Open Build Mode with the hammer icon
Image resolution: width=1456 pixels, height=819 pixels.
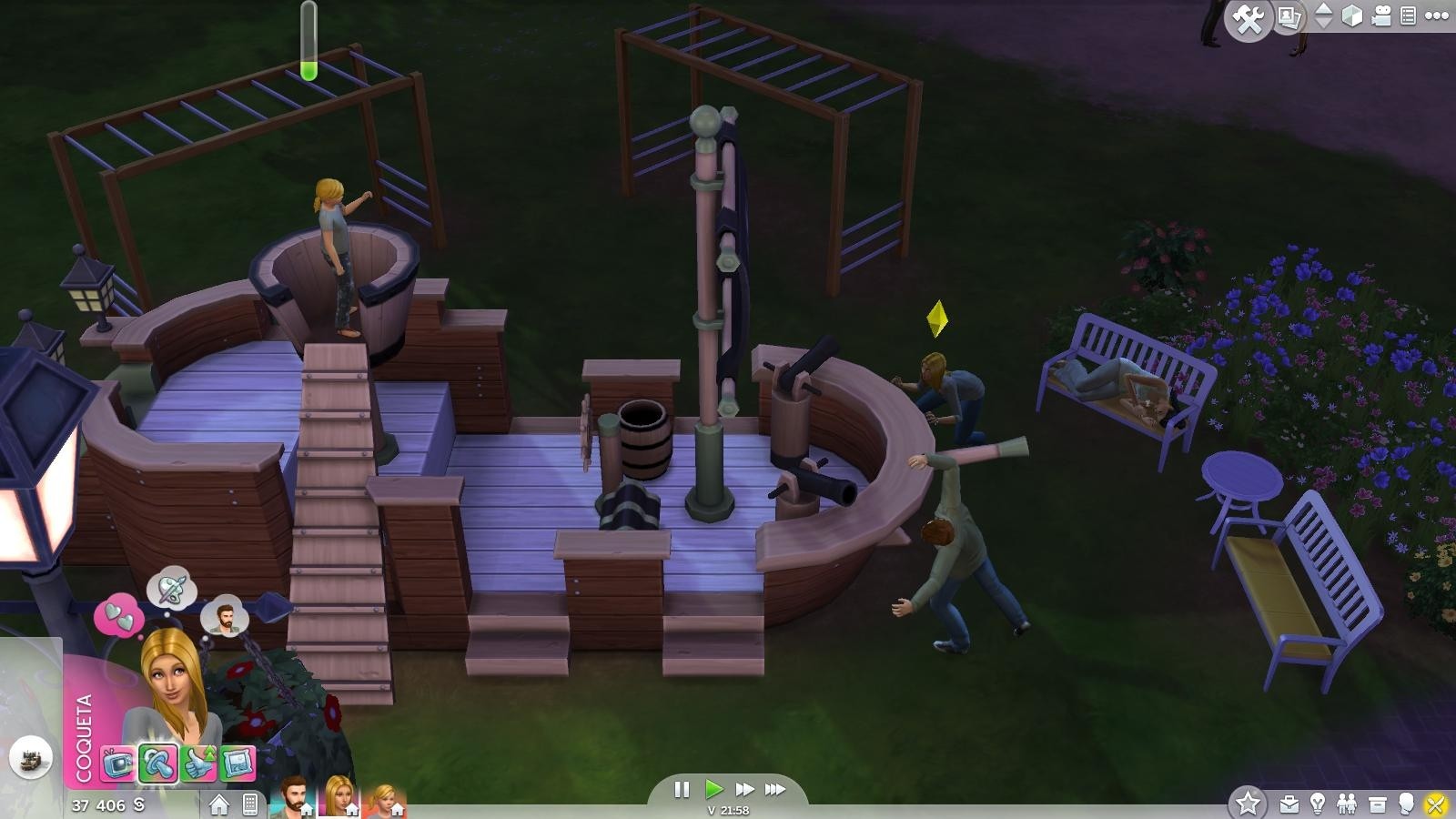tap(1248, 16)
